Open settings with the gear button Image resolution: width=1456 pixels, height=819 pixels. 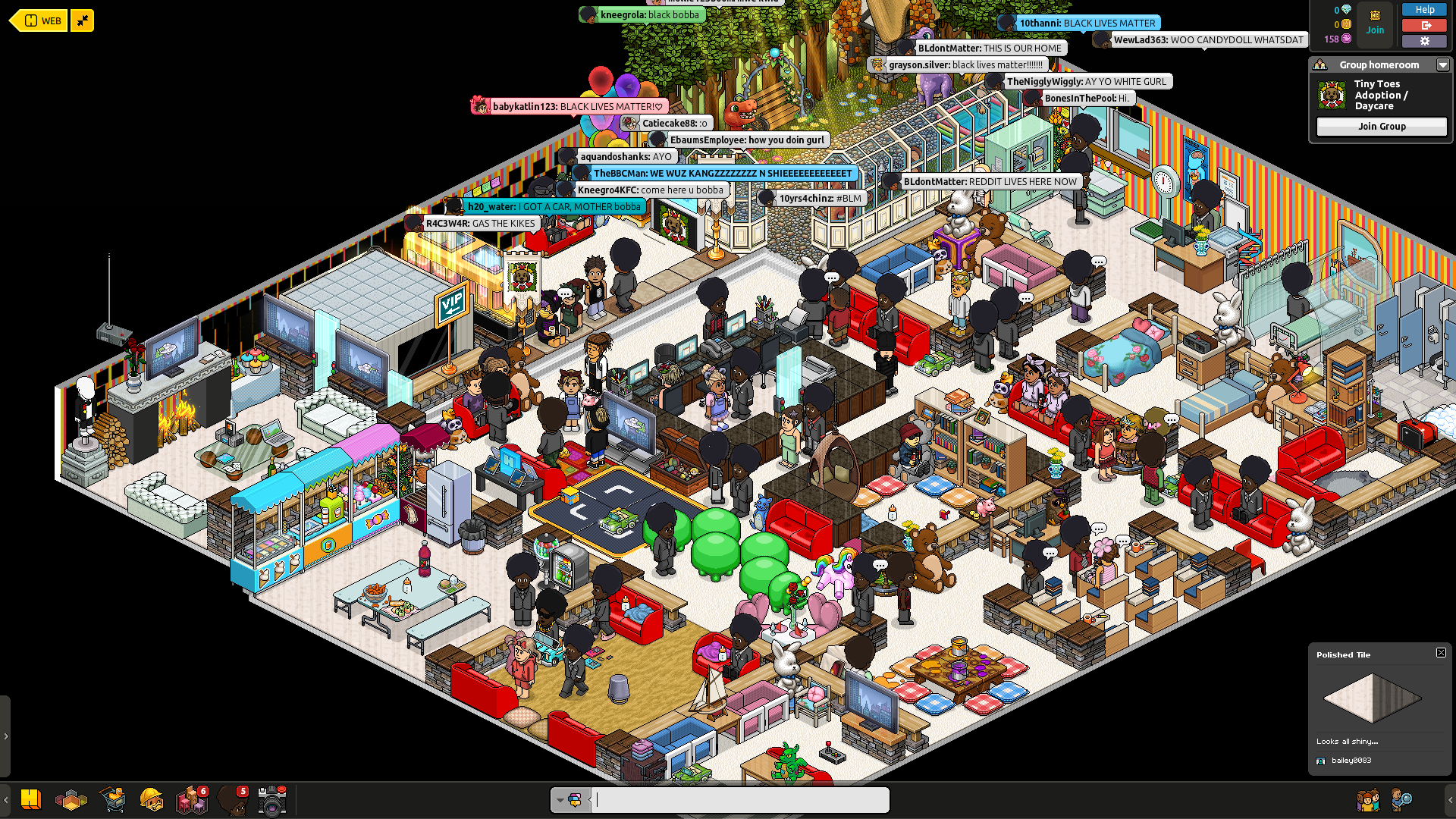(1424, 41)
